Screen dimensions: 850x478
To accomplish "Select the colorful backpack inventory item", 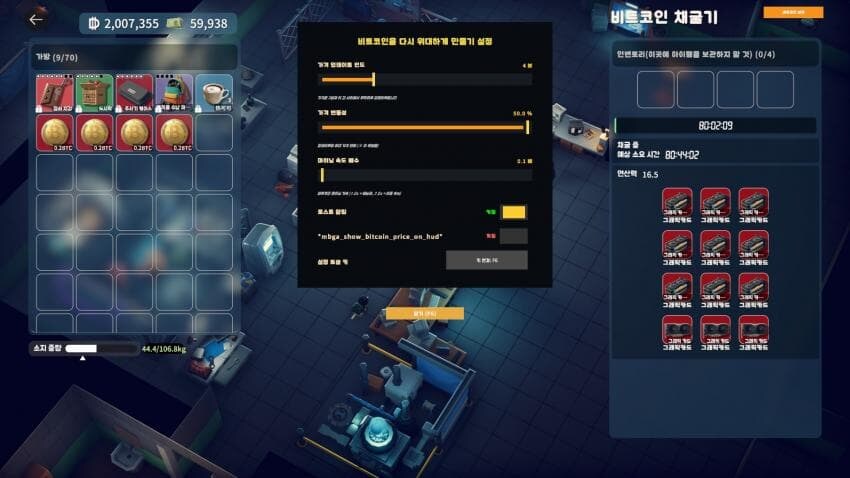I will 174,92.
